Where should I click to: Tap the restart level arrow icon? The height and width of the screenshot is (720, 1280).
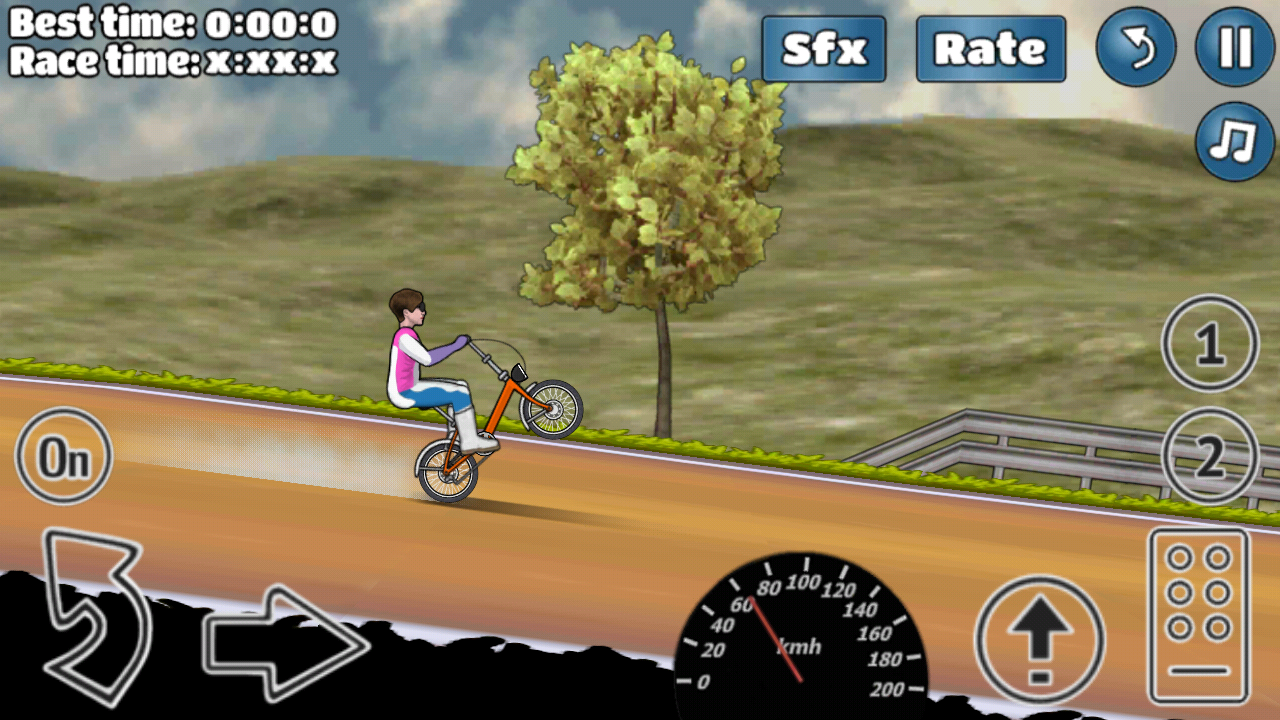1135,48
